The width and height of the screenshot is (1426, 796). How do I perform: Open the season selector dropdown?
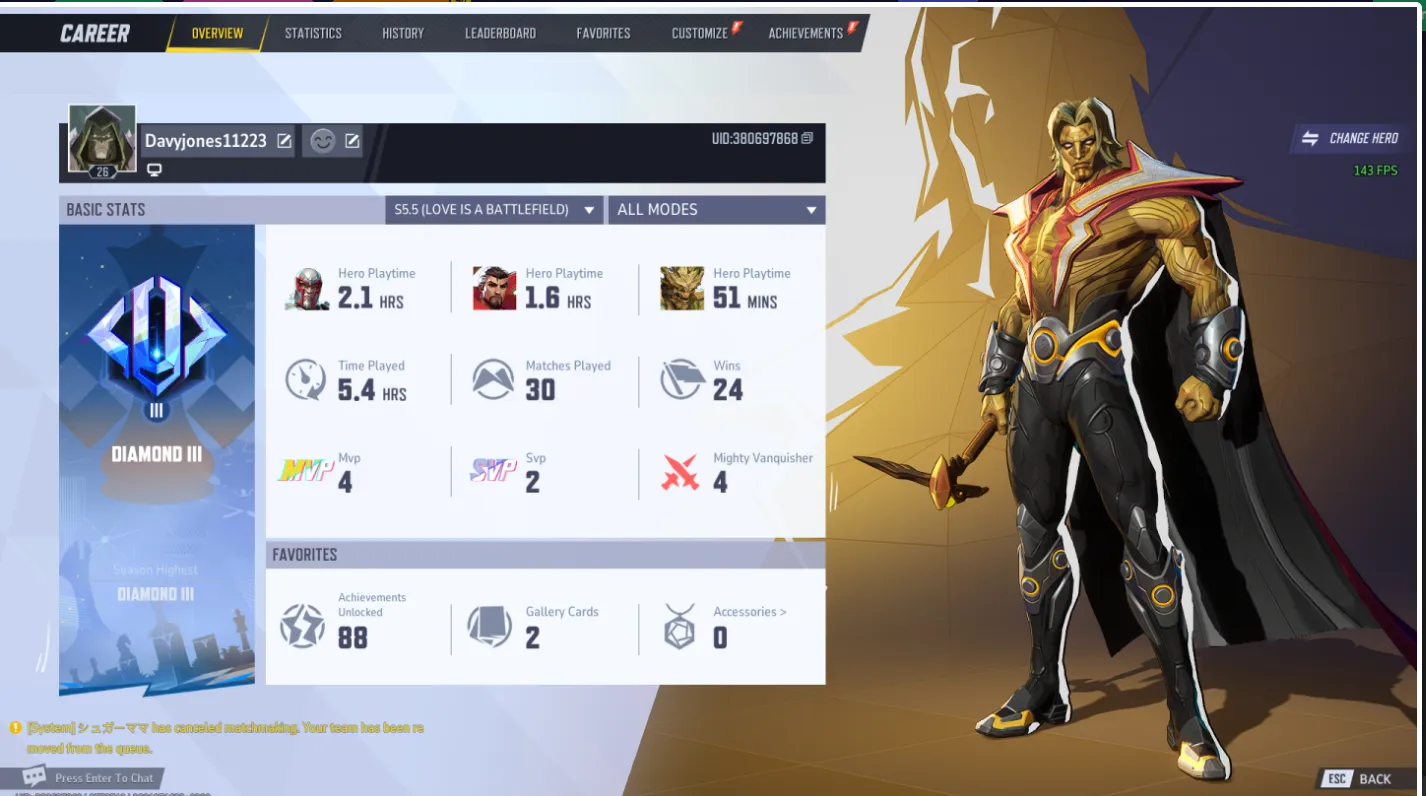493,210
